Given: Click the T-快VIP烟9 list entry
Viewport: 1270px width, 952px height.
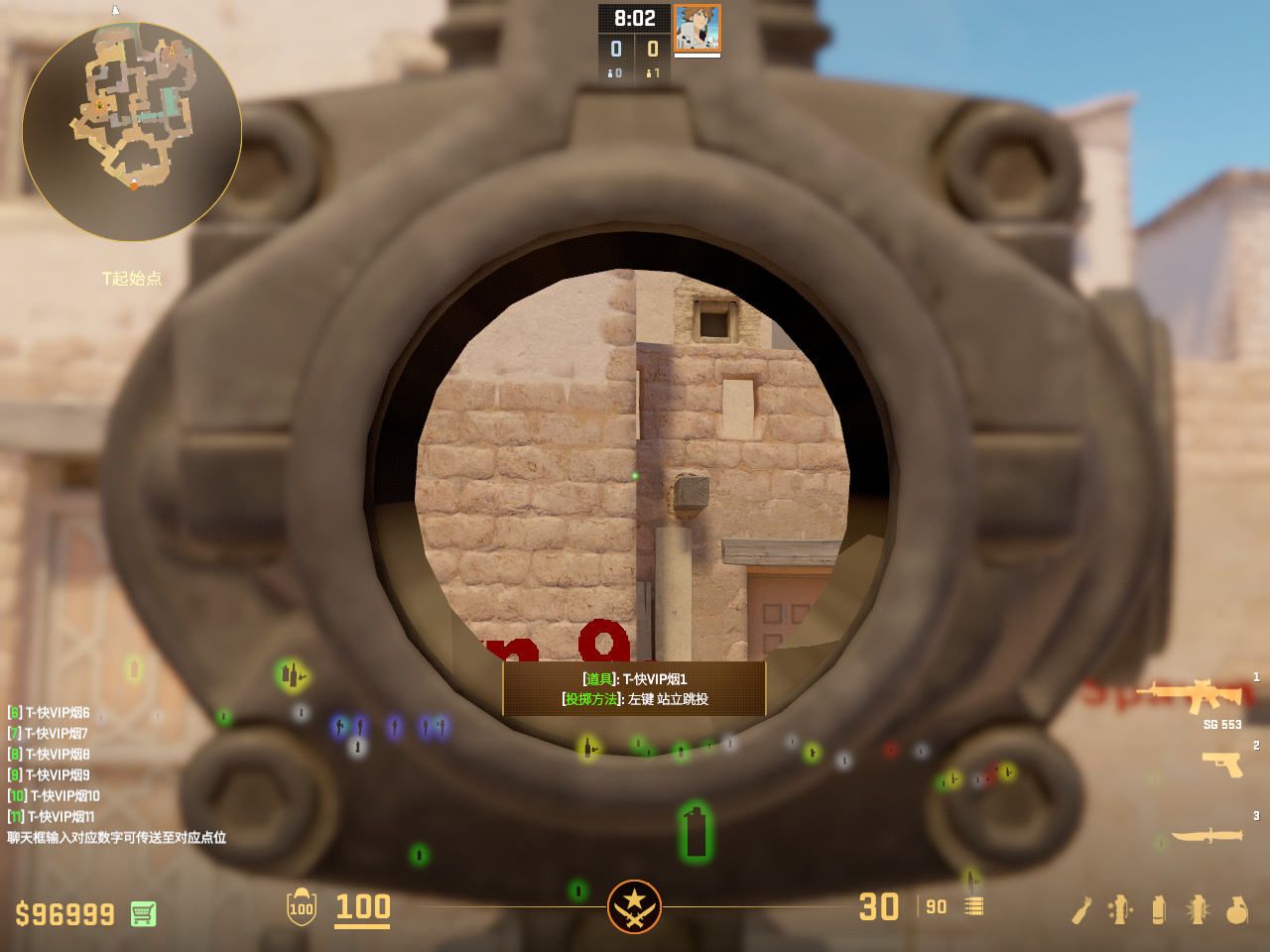Looking at the screenshot, I should pos(49,774).
